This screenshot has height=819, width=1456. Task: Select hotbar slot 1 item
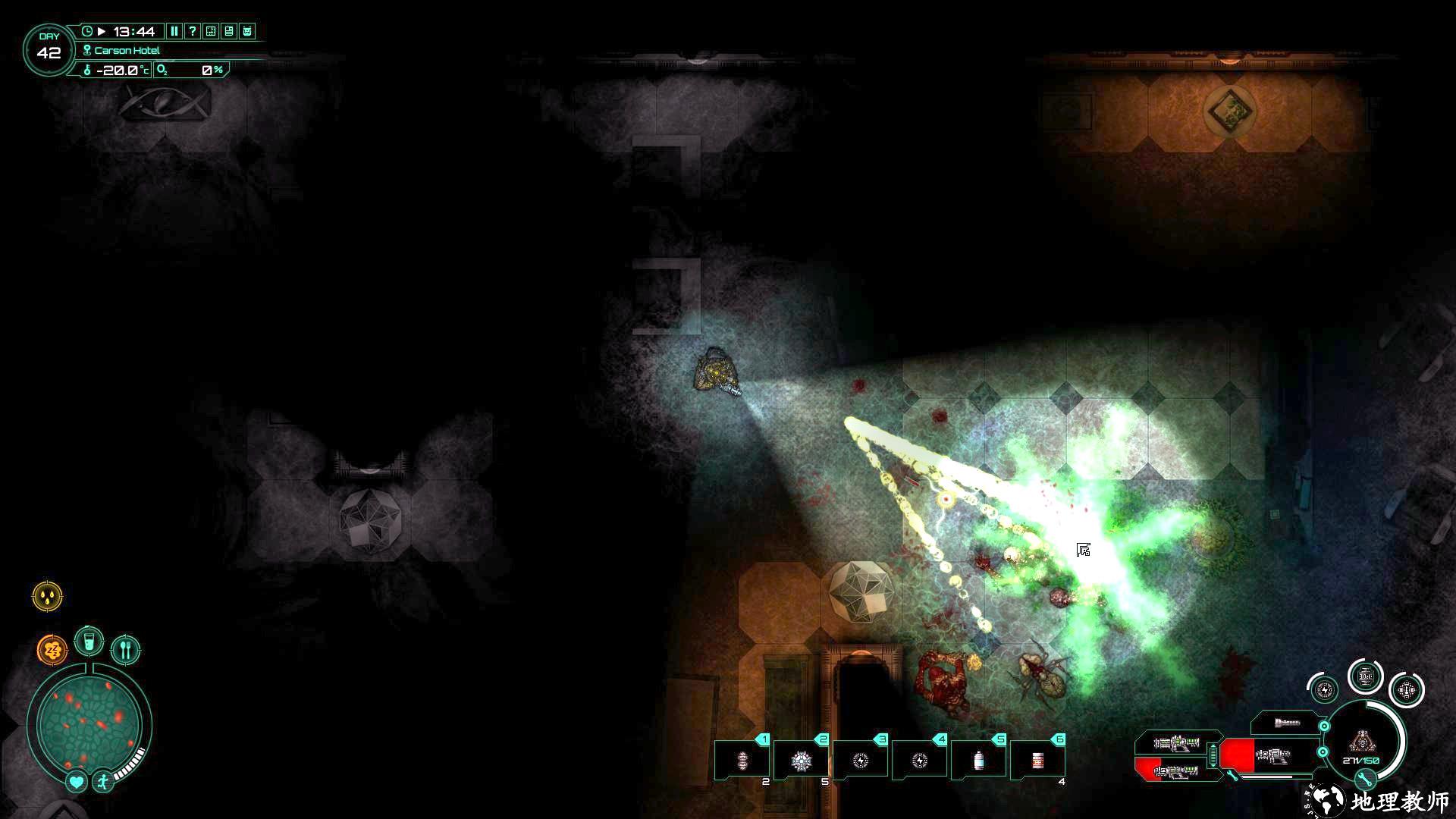click(742, 760)
